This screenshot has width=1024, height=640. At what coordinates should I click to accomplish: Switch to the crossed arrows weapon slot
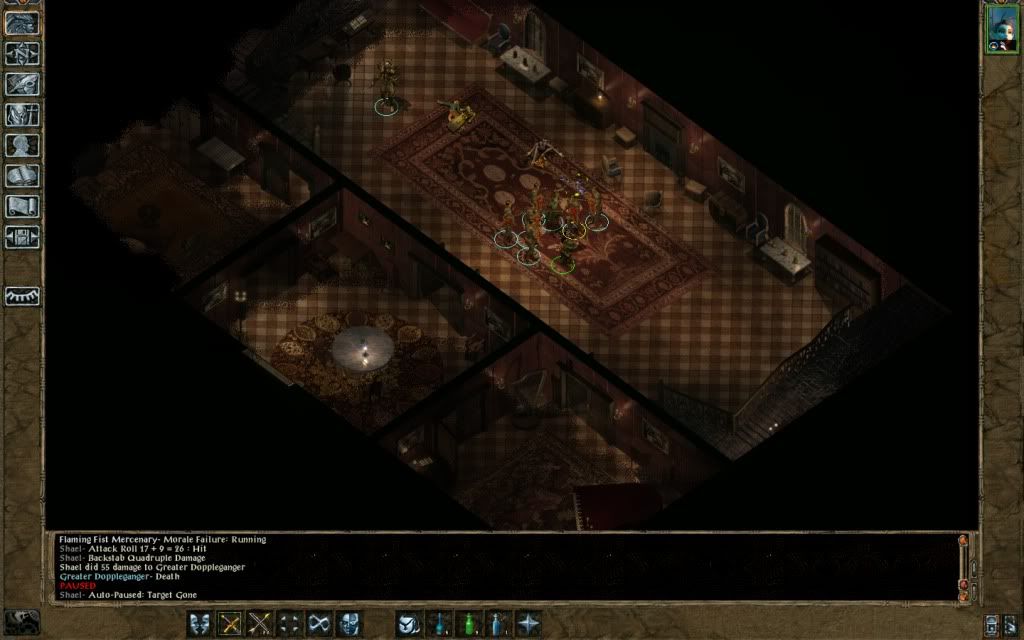(x=260, y=623)
